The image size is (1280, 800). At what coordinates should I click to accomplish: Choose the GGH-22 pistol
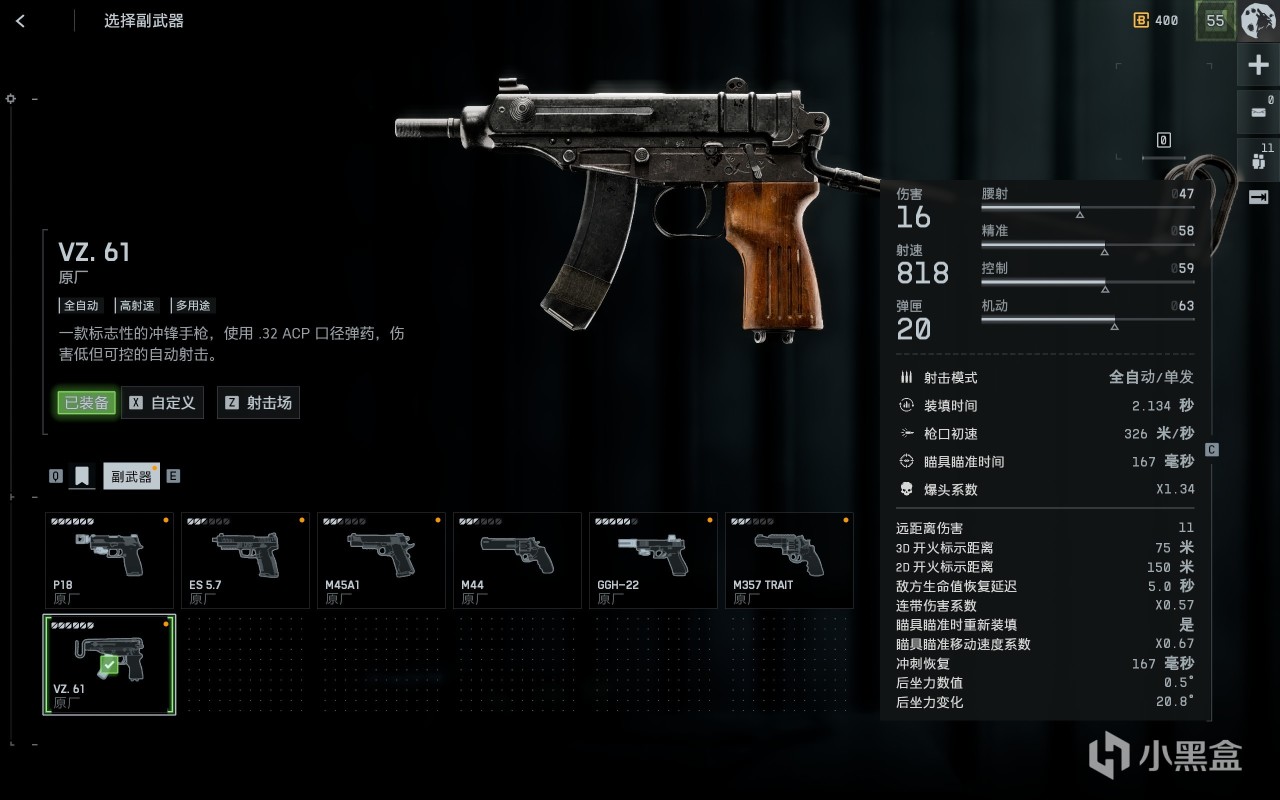[653, 560]
